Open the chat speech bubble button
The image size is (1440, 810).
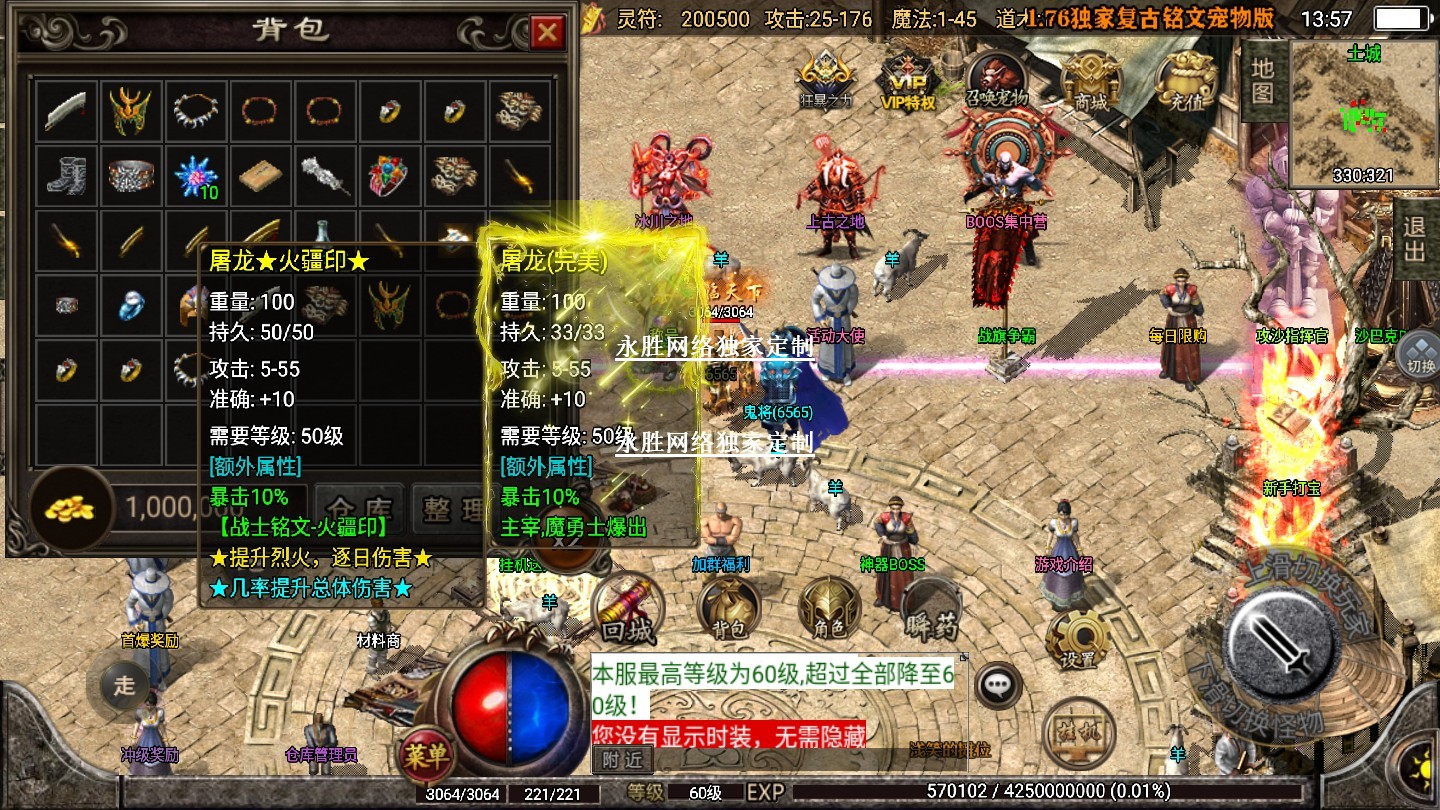tap(997, 686)
